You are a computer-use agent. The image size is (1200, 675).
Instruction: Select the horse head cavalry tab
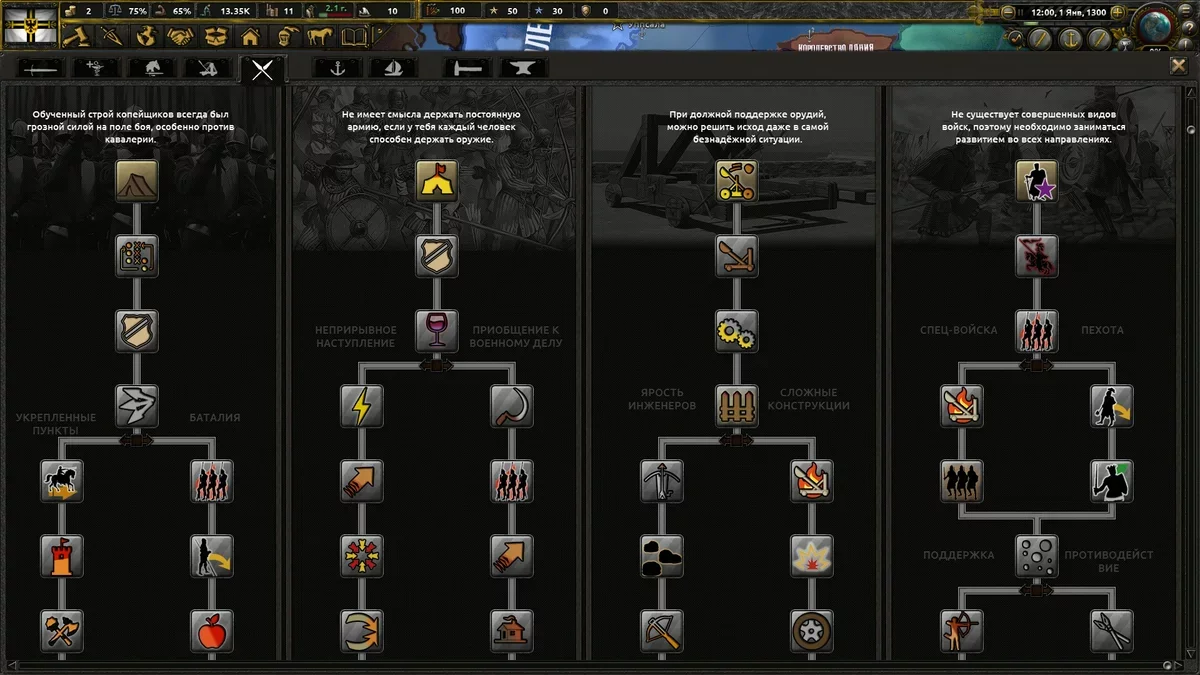pyautogui.click(x=153, y=68)
